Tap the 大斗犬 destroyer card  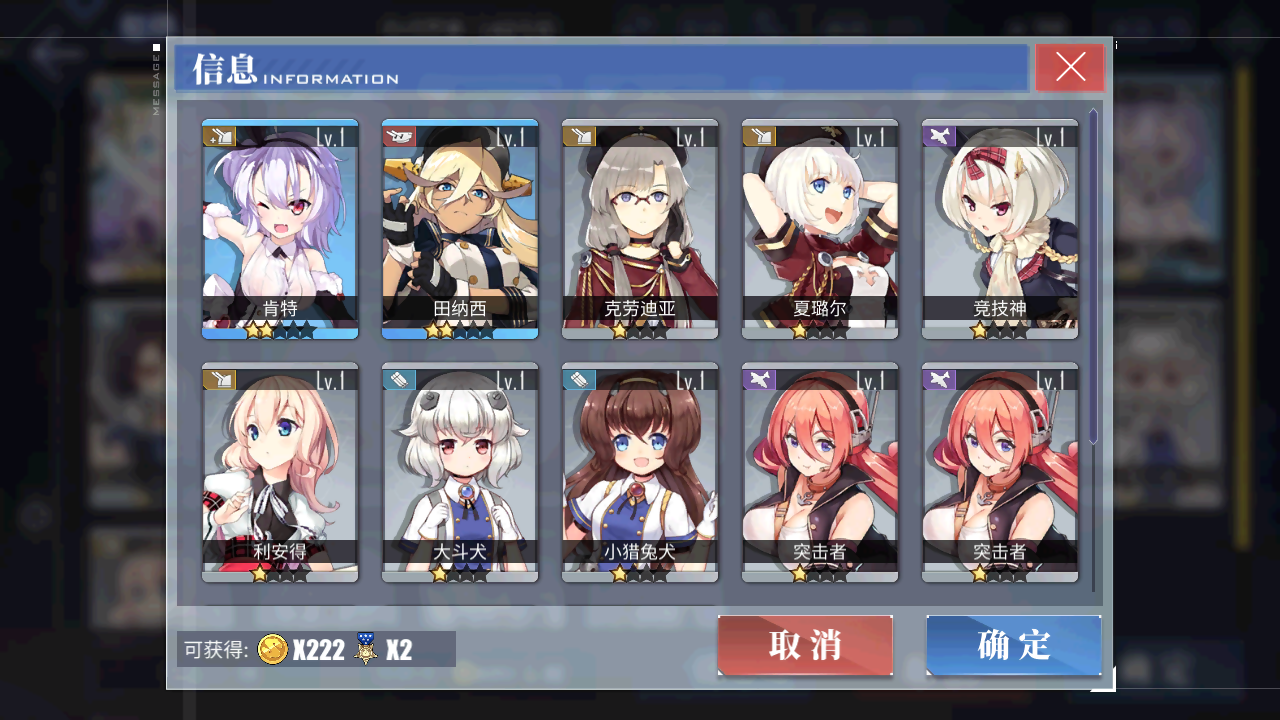pyautogui.click(x=460, y=471)
